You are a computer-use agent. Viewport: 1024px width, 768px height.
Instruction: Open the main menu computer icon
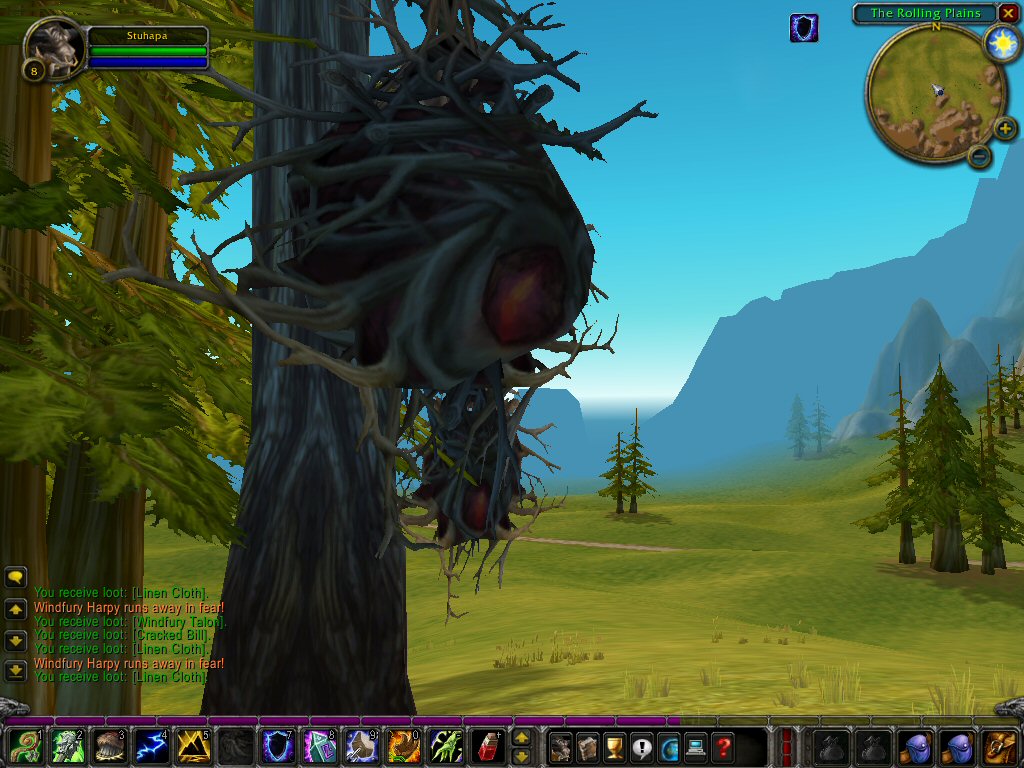695,747
